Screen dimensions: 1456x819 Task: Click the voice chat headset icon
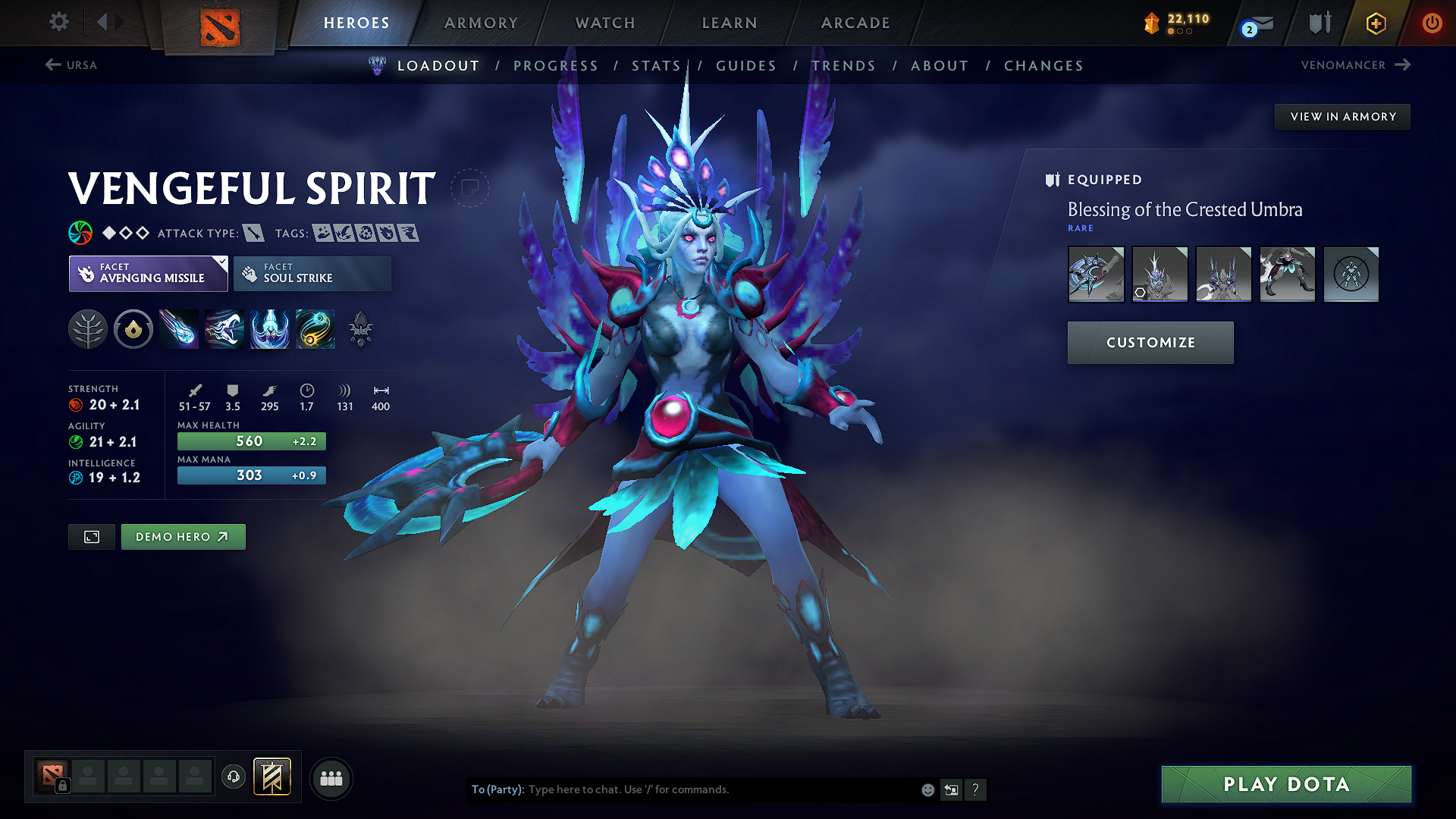pyautogui.click(x=233, y=778)
